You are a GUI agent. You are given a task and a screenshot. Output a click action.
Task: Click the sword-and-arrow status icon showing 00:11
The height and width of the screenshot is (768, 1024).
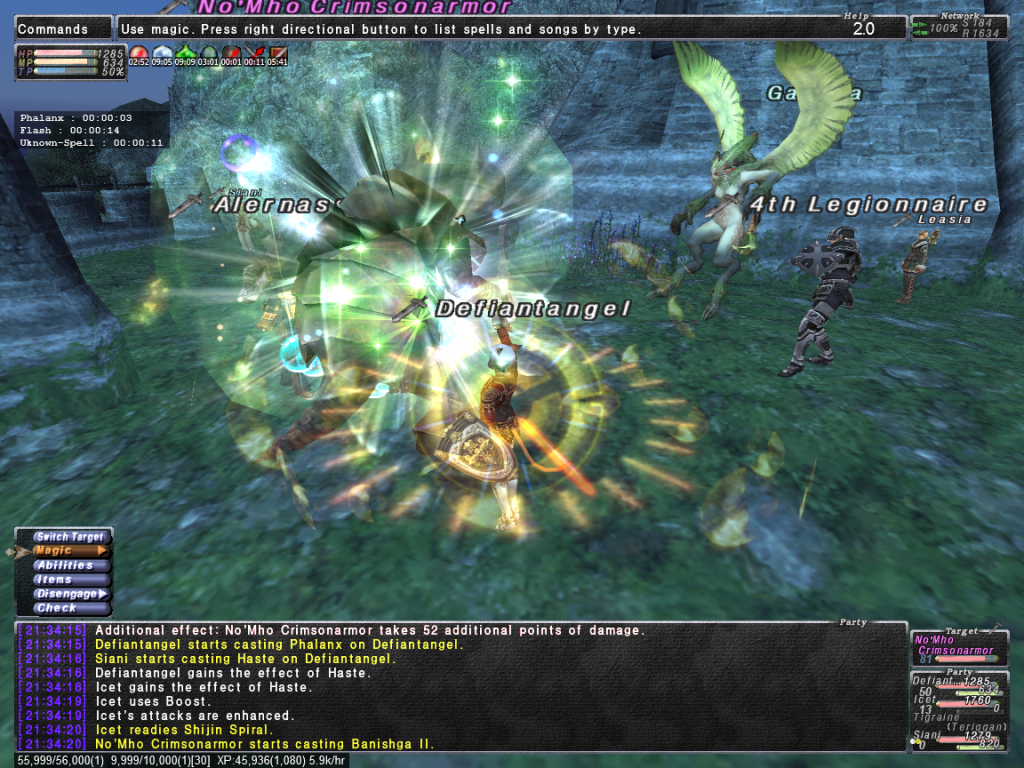point(256,52)
